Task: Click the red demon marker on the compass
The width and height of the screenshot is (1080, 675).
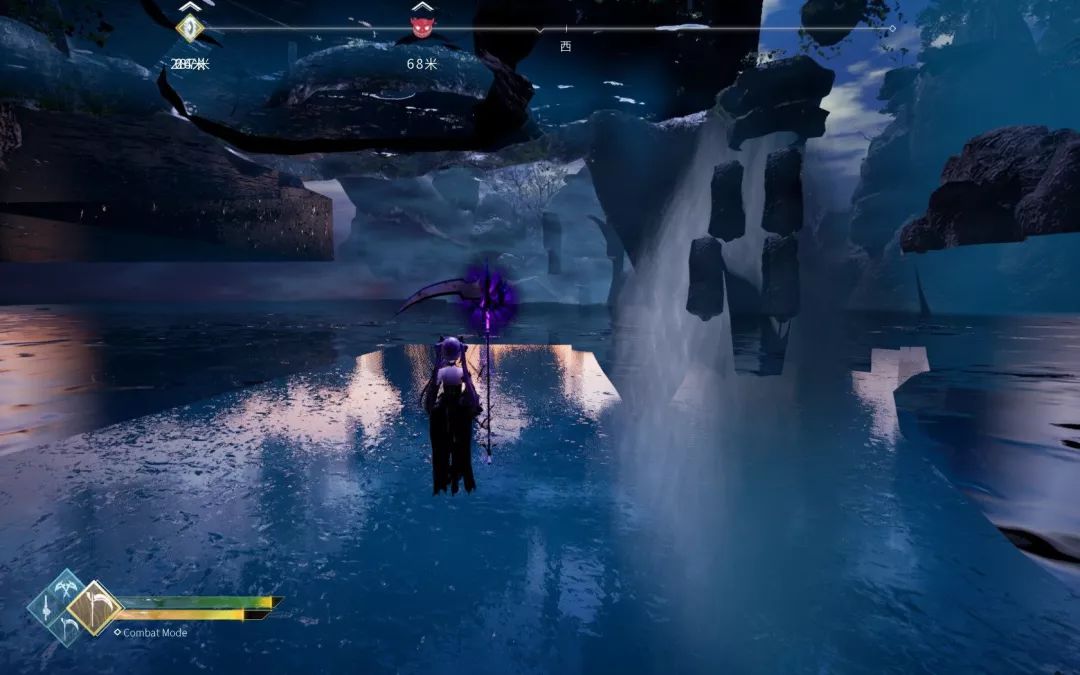Action: pyautogui.click(x=422, y=27)
